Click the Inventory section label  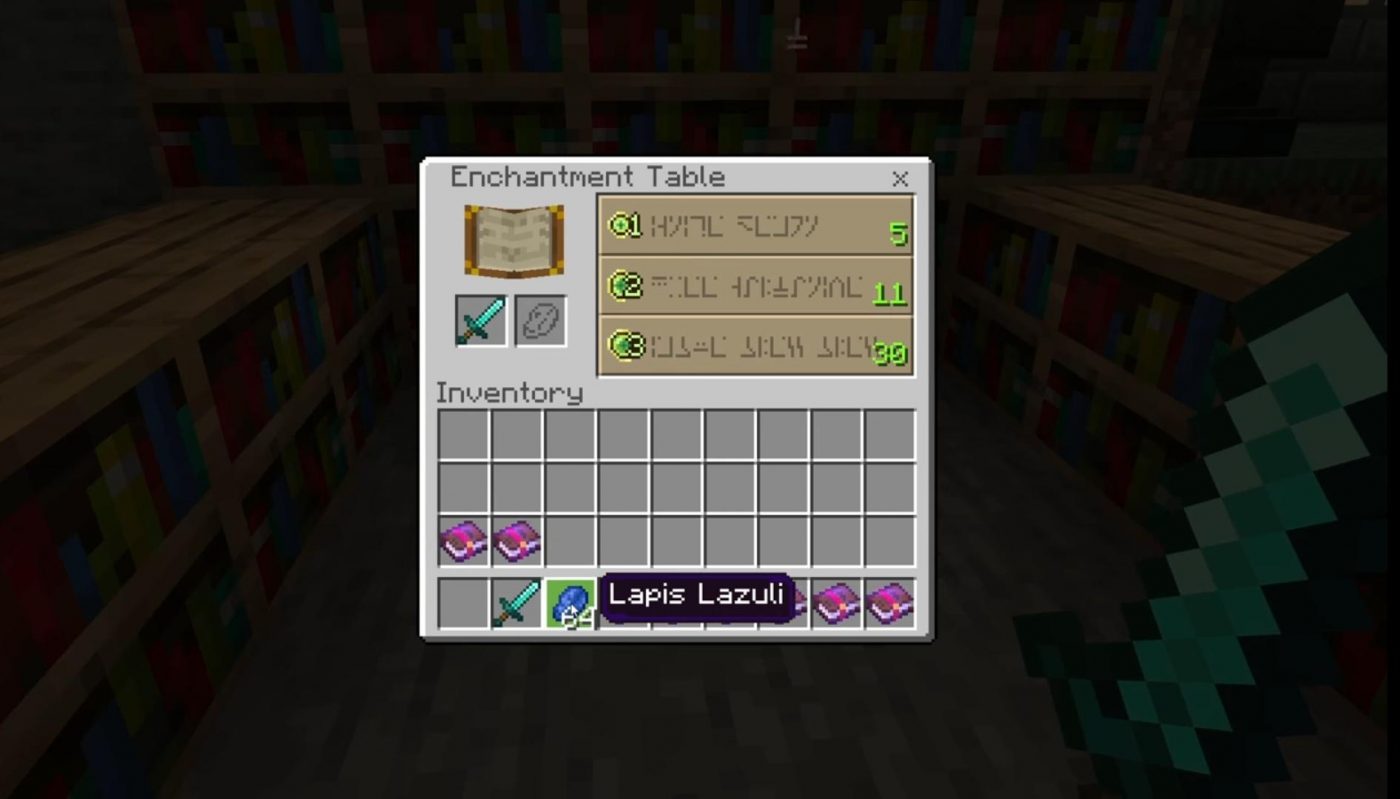[510, 393]
